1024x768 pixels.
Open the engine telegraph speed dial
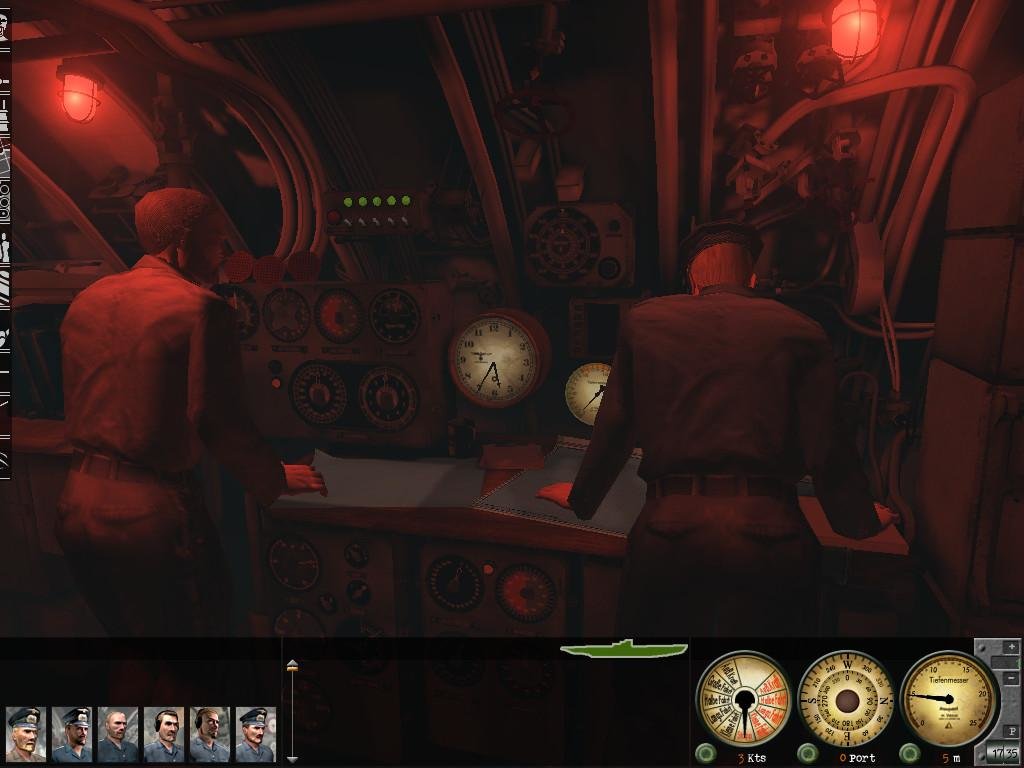[x=743, y=698]
